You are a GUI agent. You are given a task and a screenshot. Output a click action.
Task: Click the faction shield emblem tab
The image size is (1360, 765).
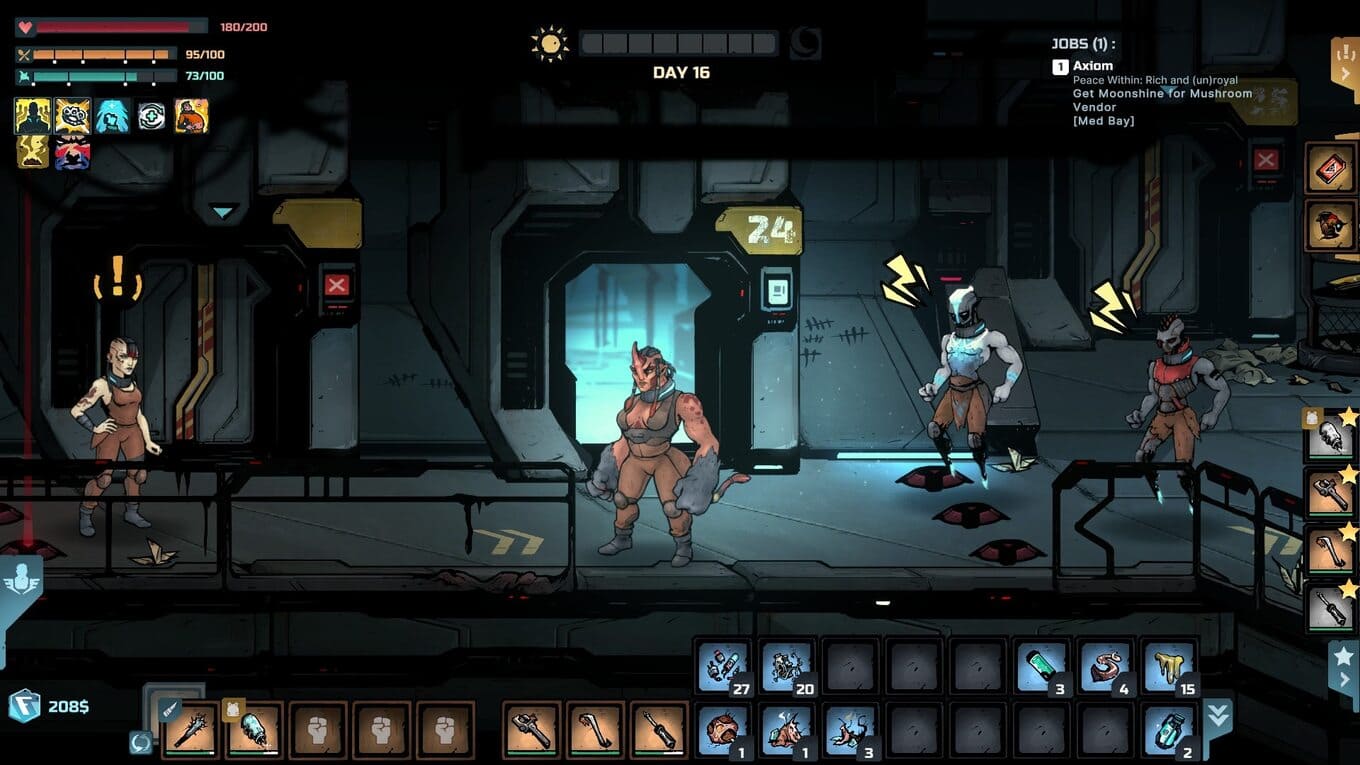coord(21,580)
